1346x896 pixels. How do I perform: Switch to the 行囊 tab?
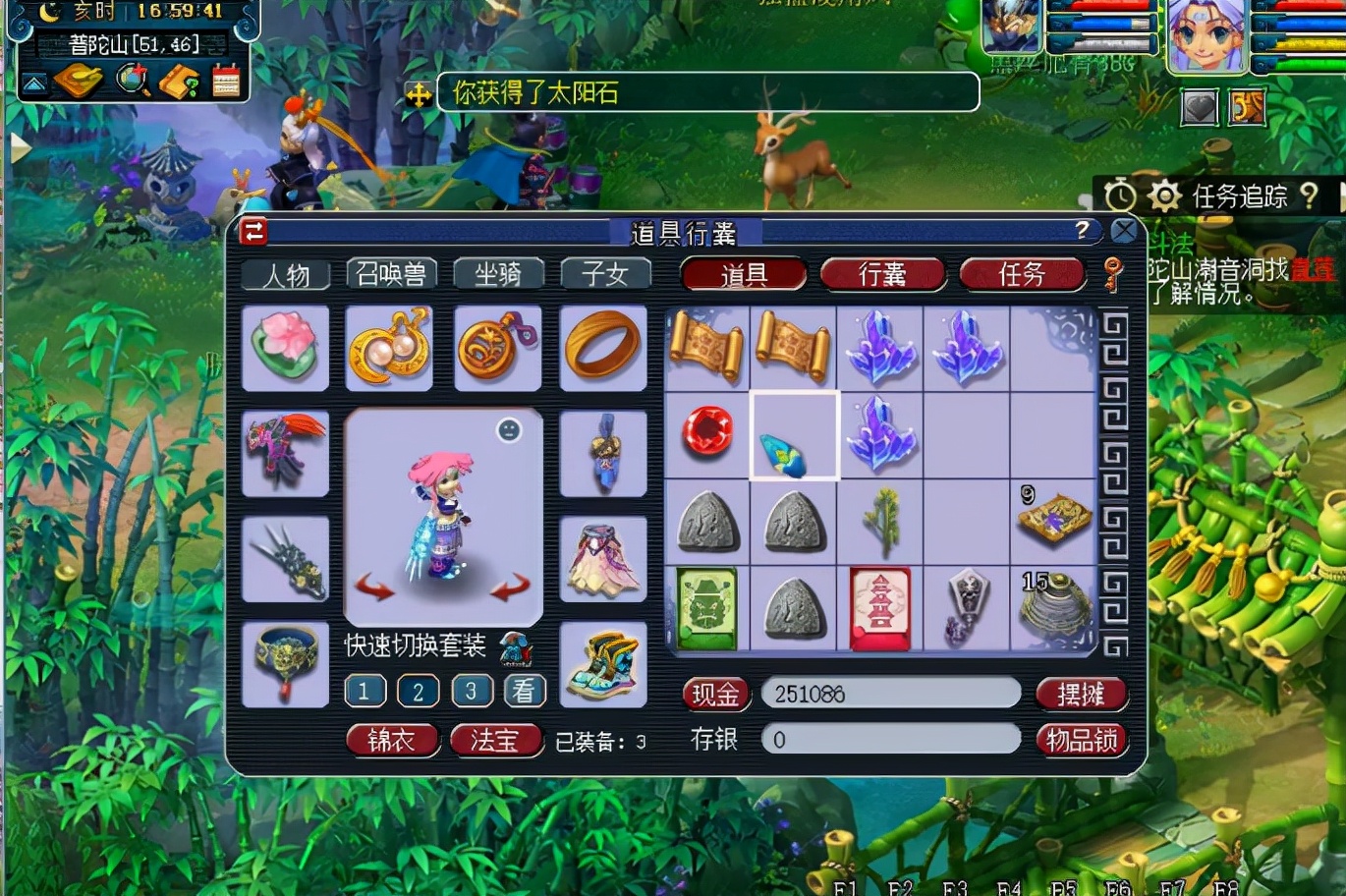(882, 276)
